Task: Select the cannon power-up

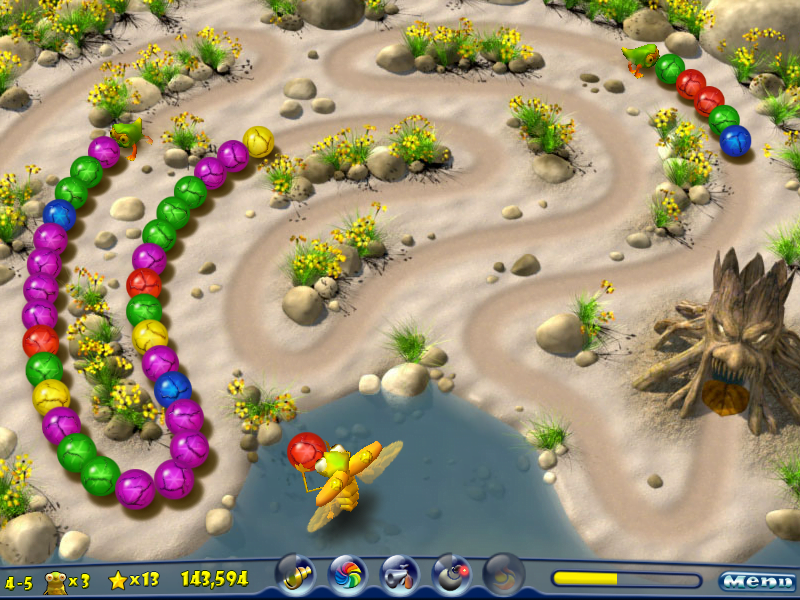Action: [x=399, y=575]
